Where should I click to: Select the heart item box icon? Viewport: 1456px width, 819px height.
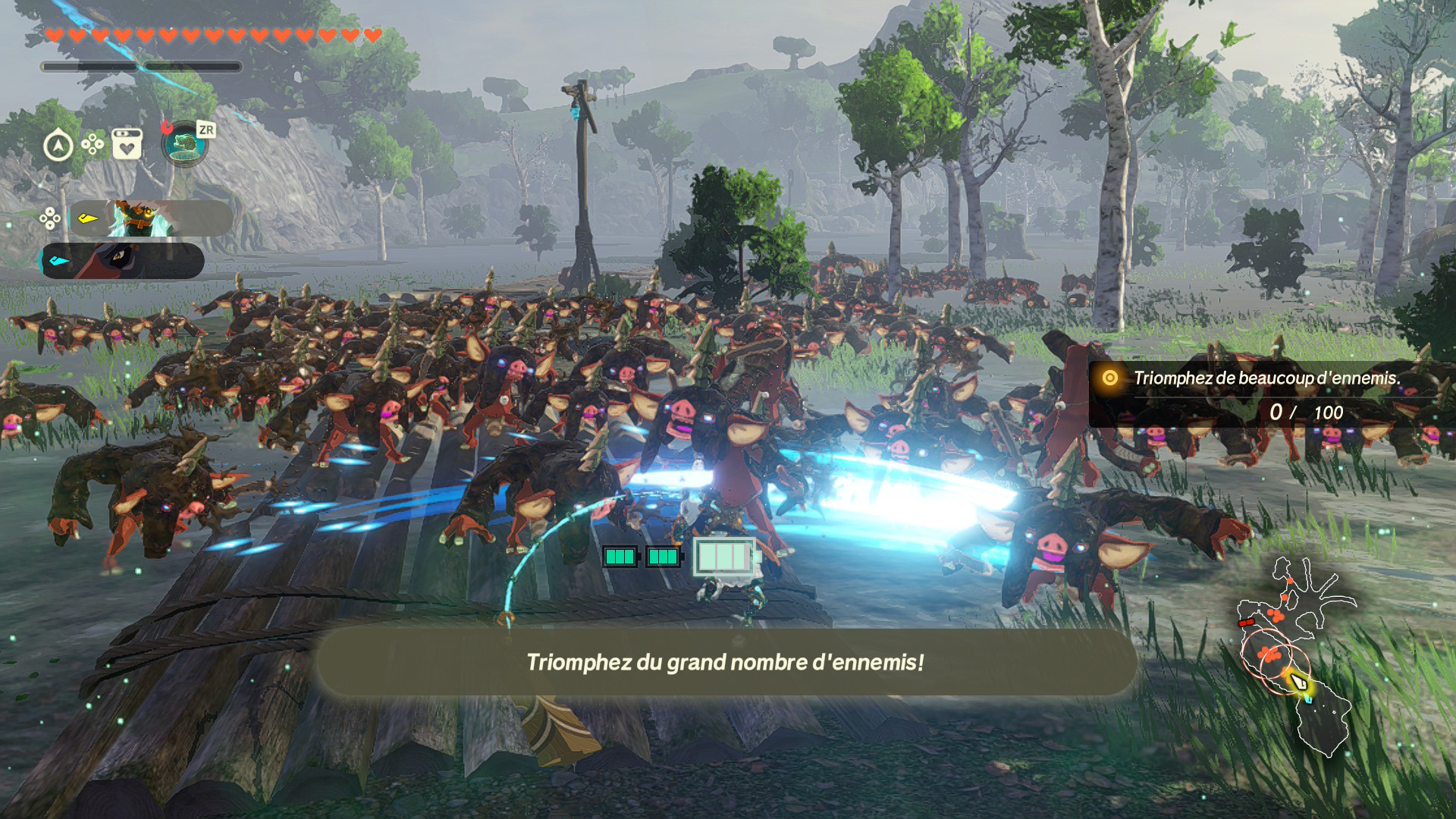(x=127, y=143)
